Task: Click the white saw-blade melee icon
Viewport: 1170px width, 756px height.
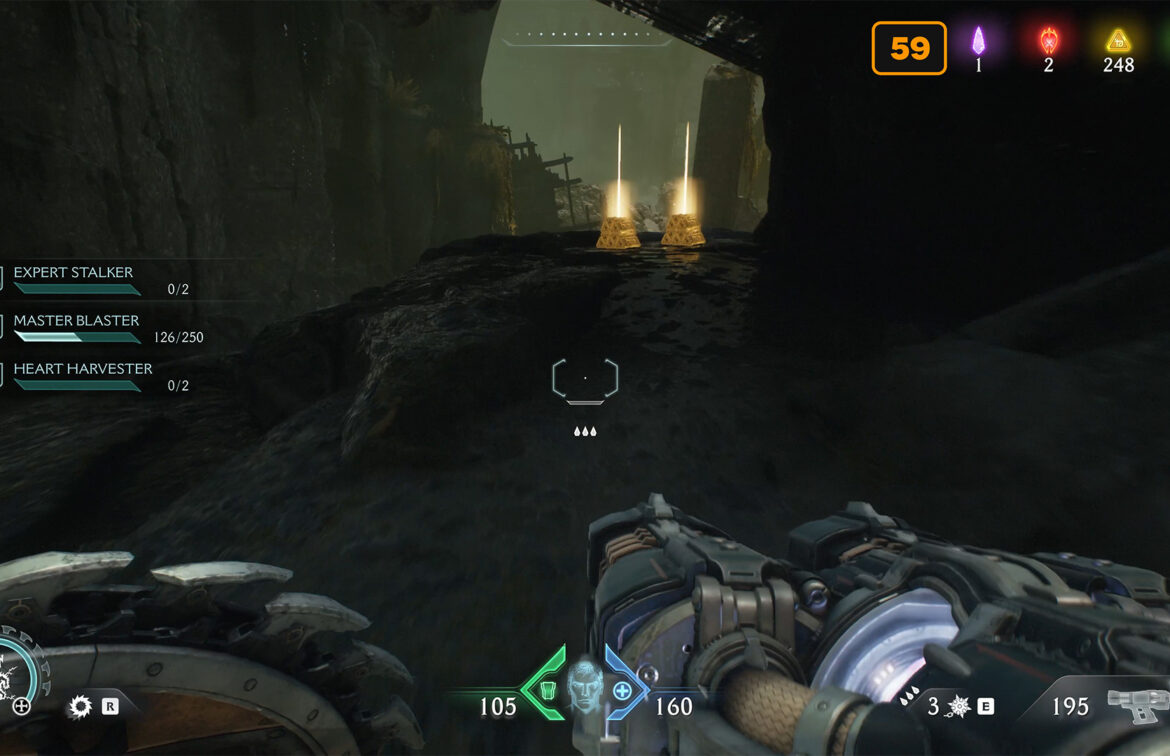Action: coord(79,708)
